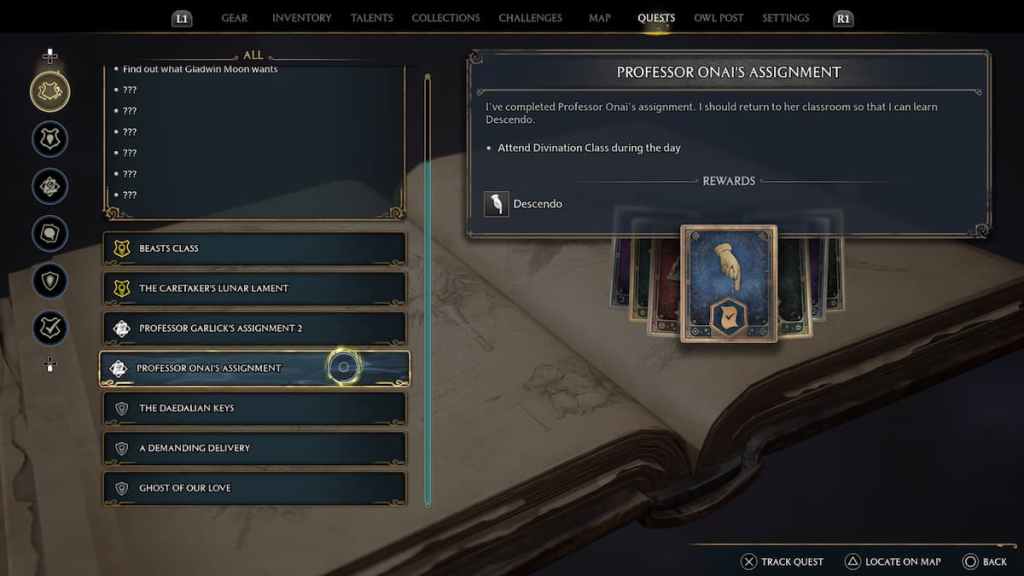Select the Descendo quest card with hand
This screenshot has width=1024, height=576.
728,283
